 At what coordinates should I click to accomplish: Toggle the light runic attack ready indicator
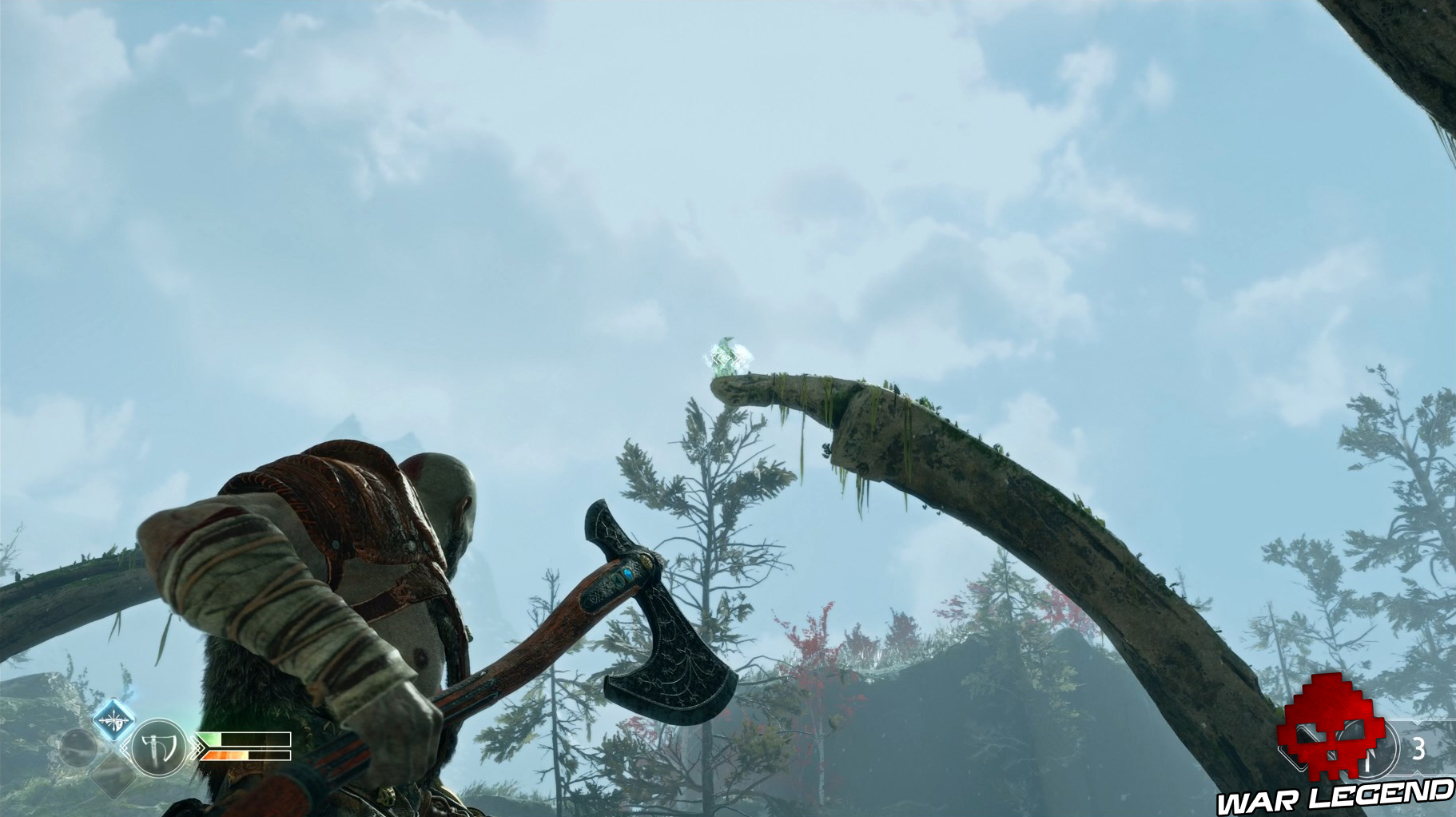(113, 719)
